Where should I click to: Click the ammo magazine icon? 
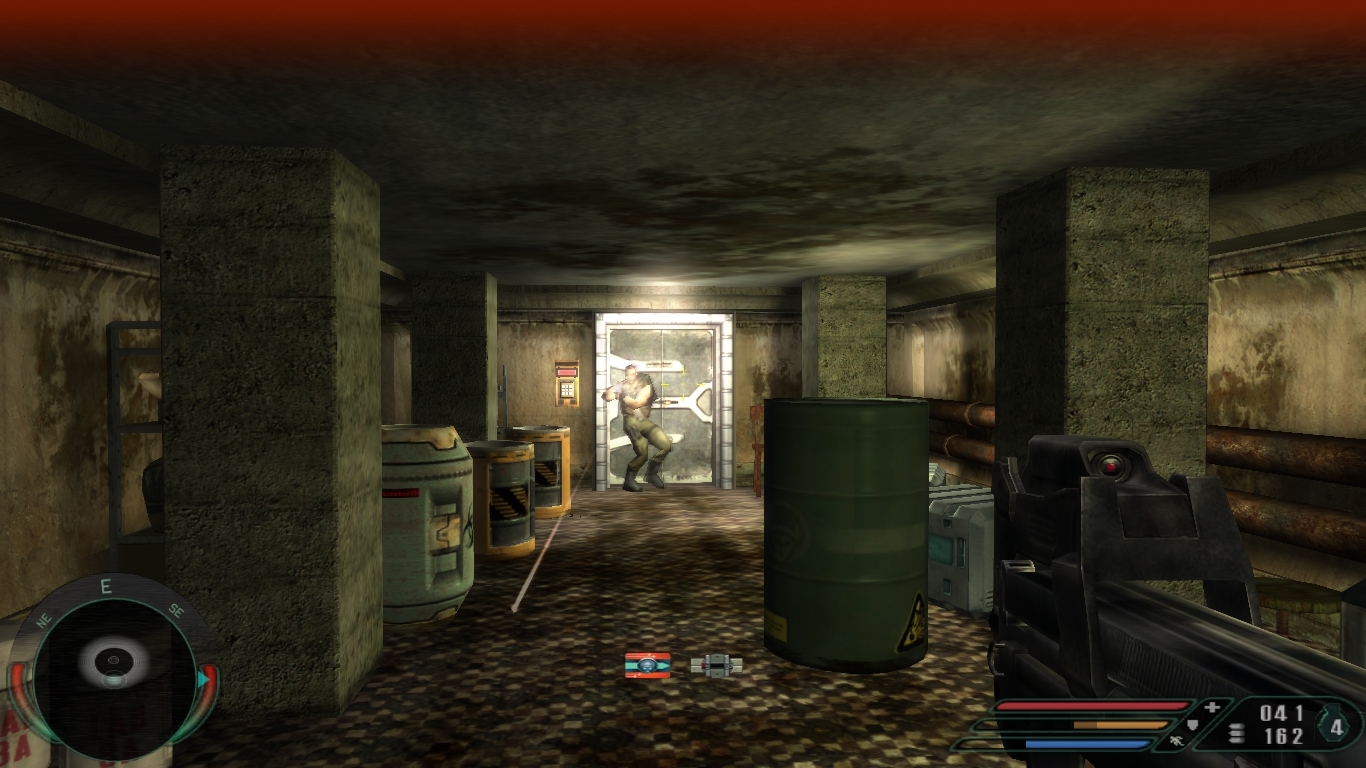1237,734
